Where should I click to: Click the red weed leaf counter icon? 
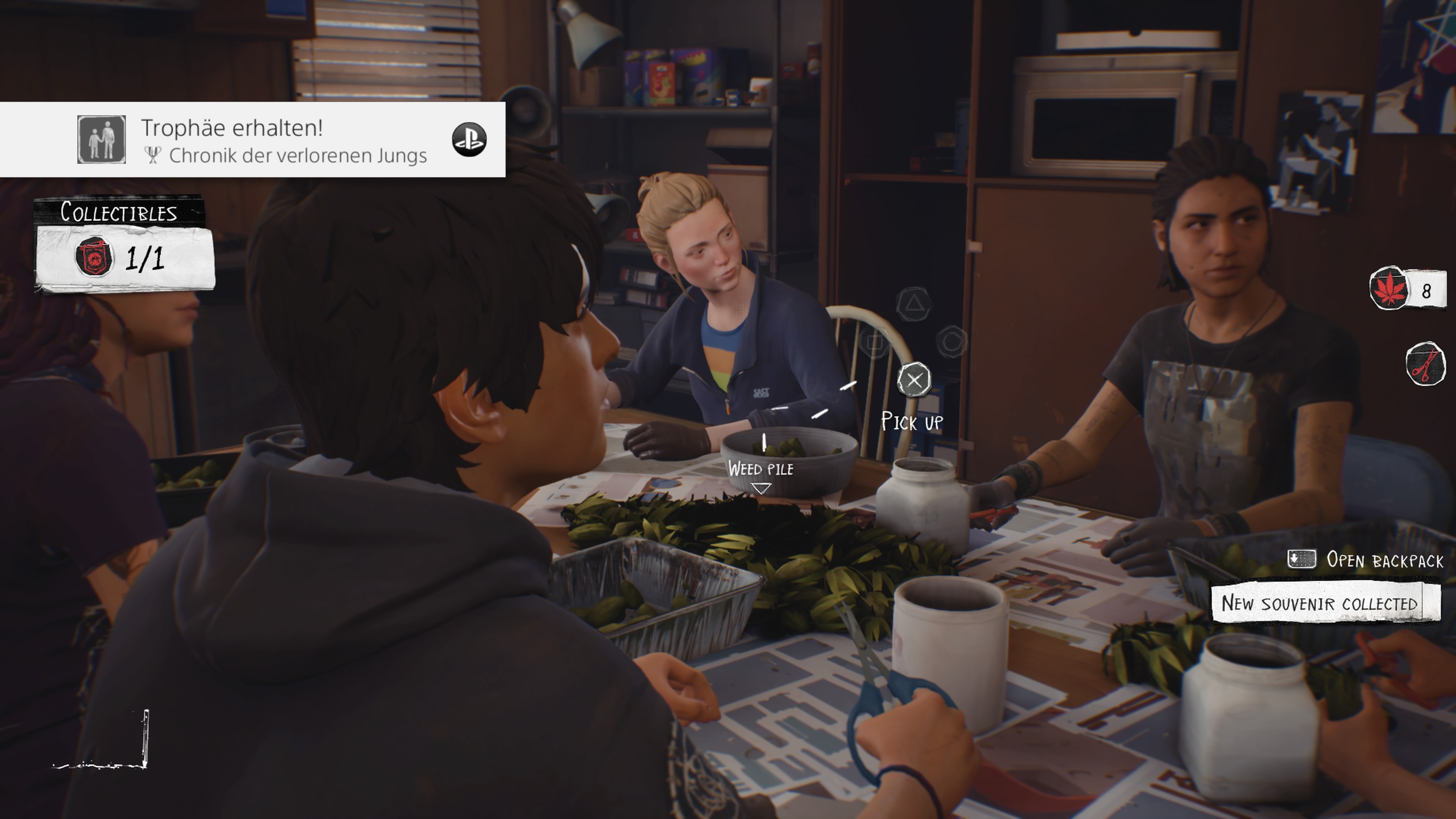tap(1389, 288)
